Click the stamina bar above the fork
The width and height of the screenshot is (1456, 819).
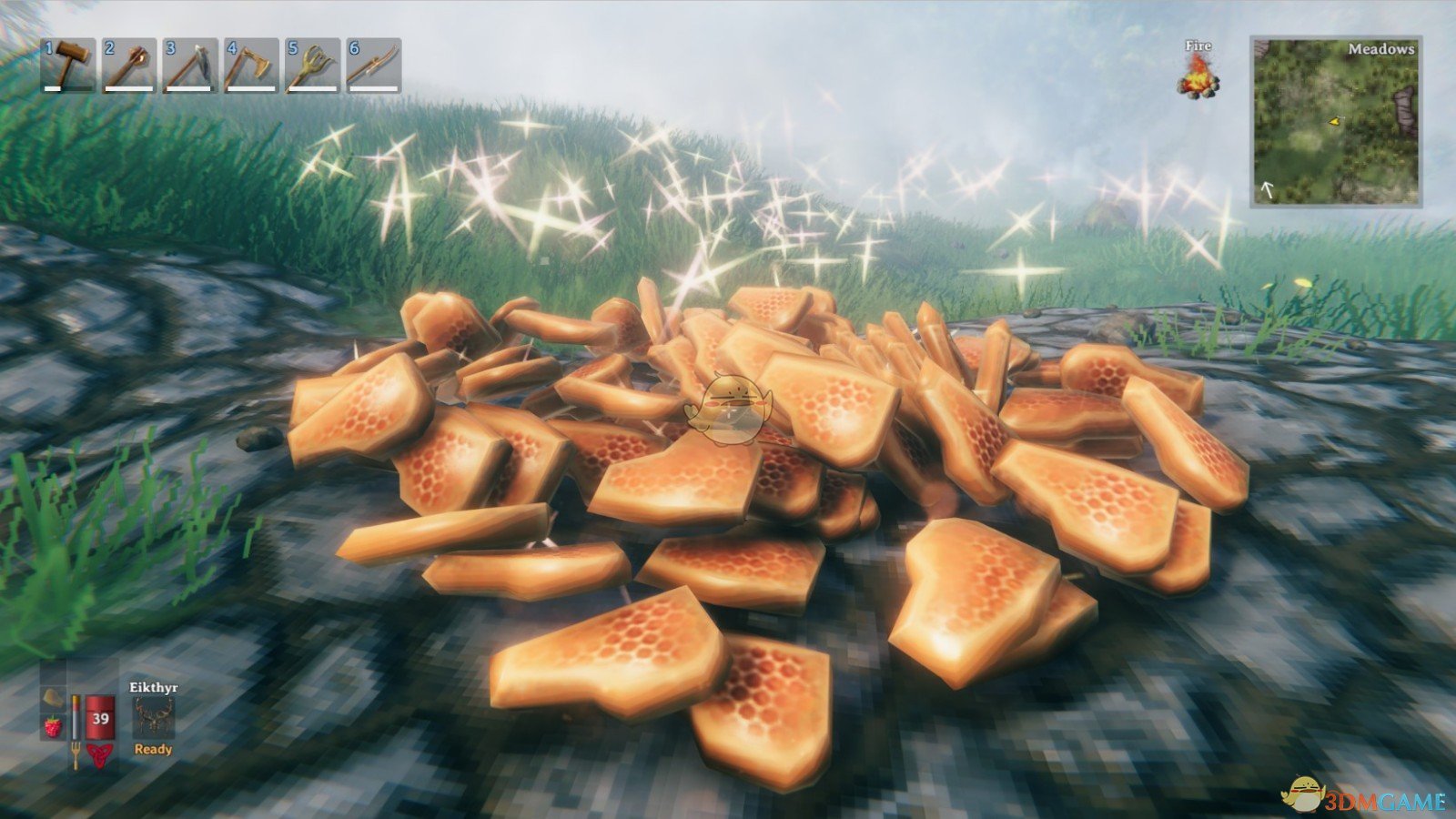(x=76, y=717)
